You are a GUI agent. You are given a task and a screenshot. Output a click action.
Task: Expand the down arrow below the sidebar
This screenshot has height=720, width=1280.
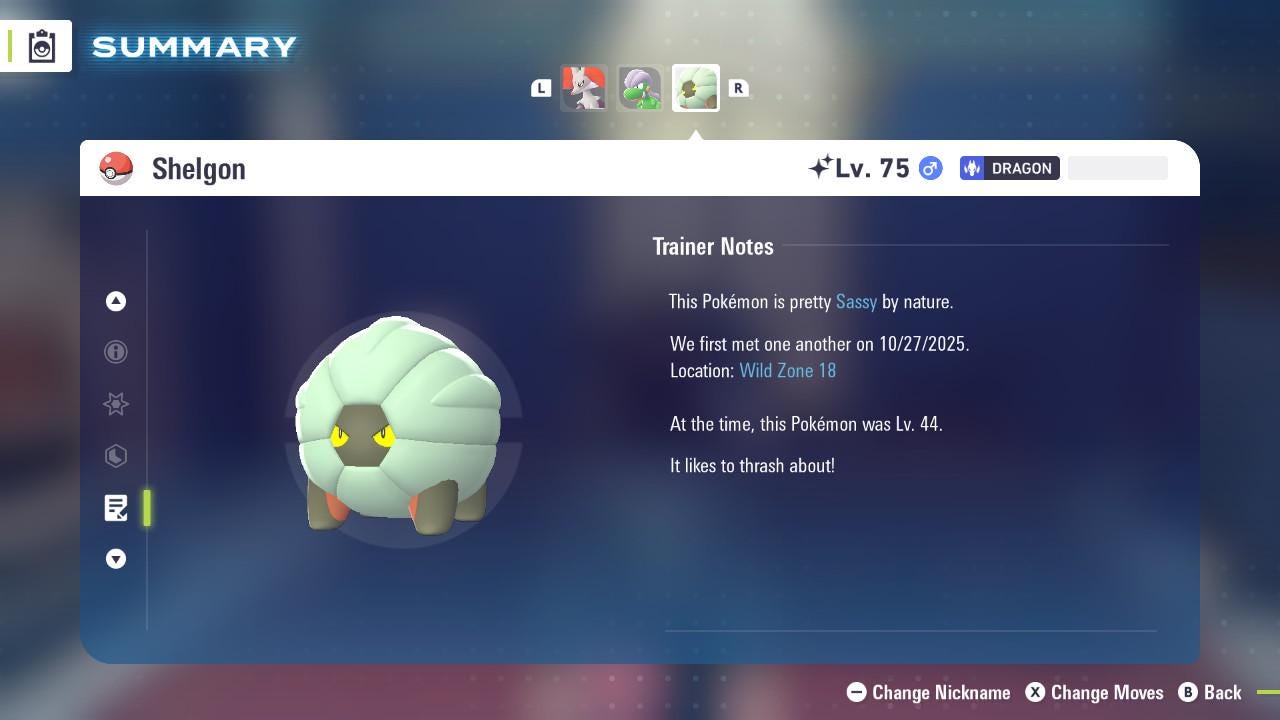point(116,559)
